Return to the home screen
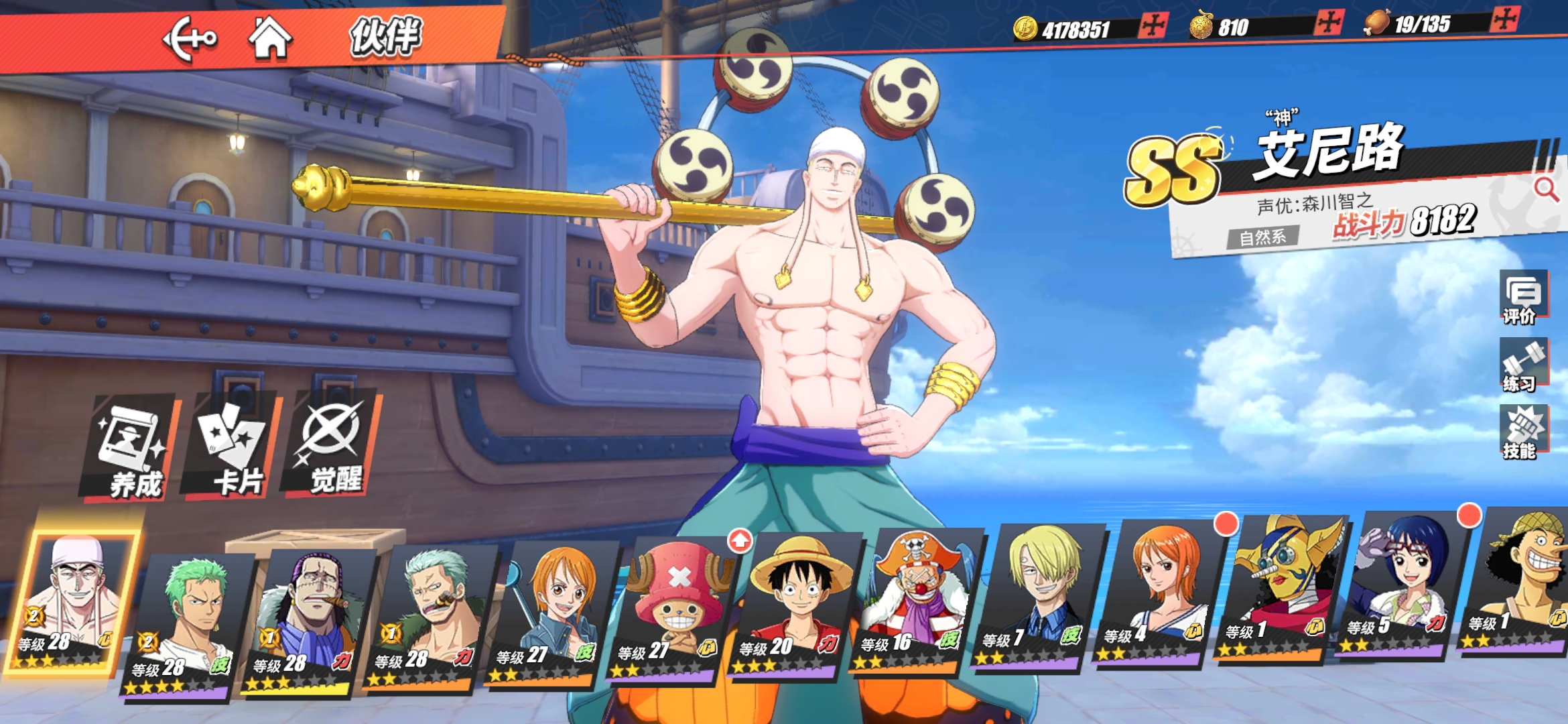 click(x=270, y=38)
